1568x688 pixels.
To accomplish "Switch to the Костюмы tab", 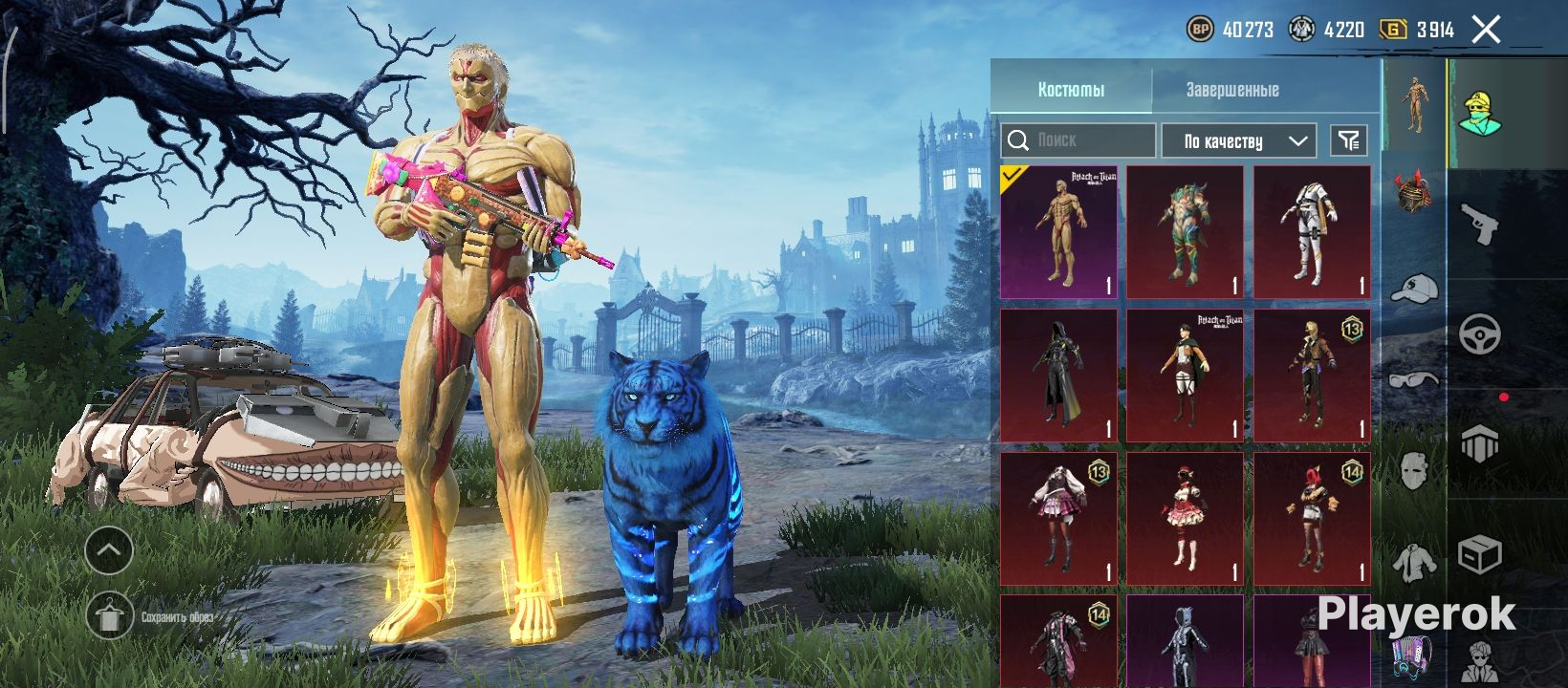I will 1071,90.
